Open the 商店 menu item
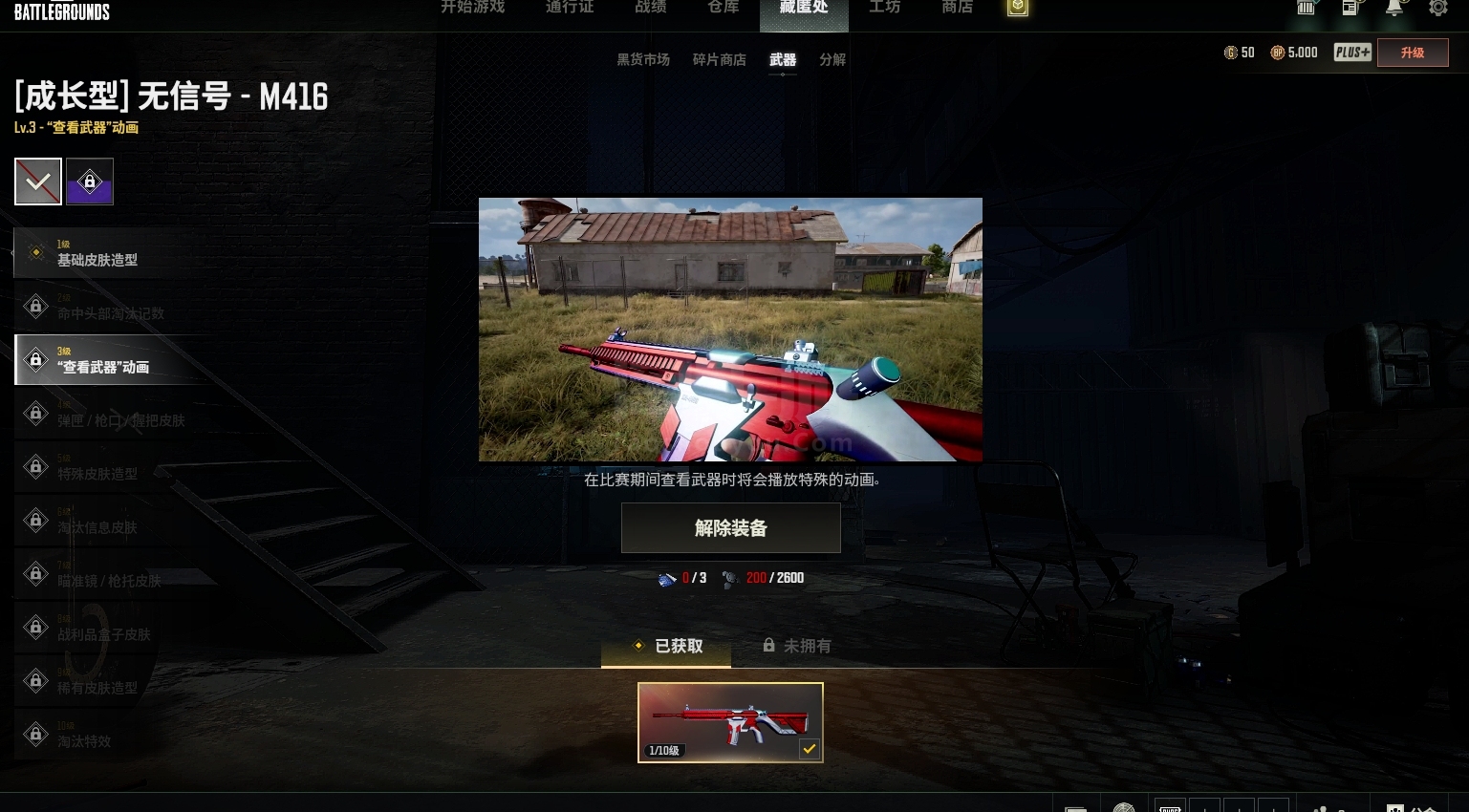This screenshot has height=812, width=1469. click(x=957, y=7)
